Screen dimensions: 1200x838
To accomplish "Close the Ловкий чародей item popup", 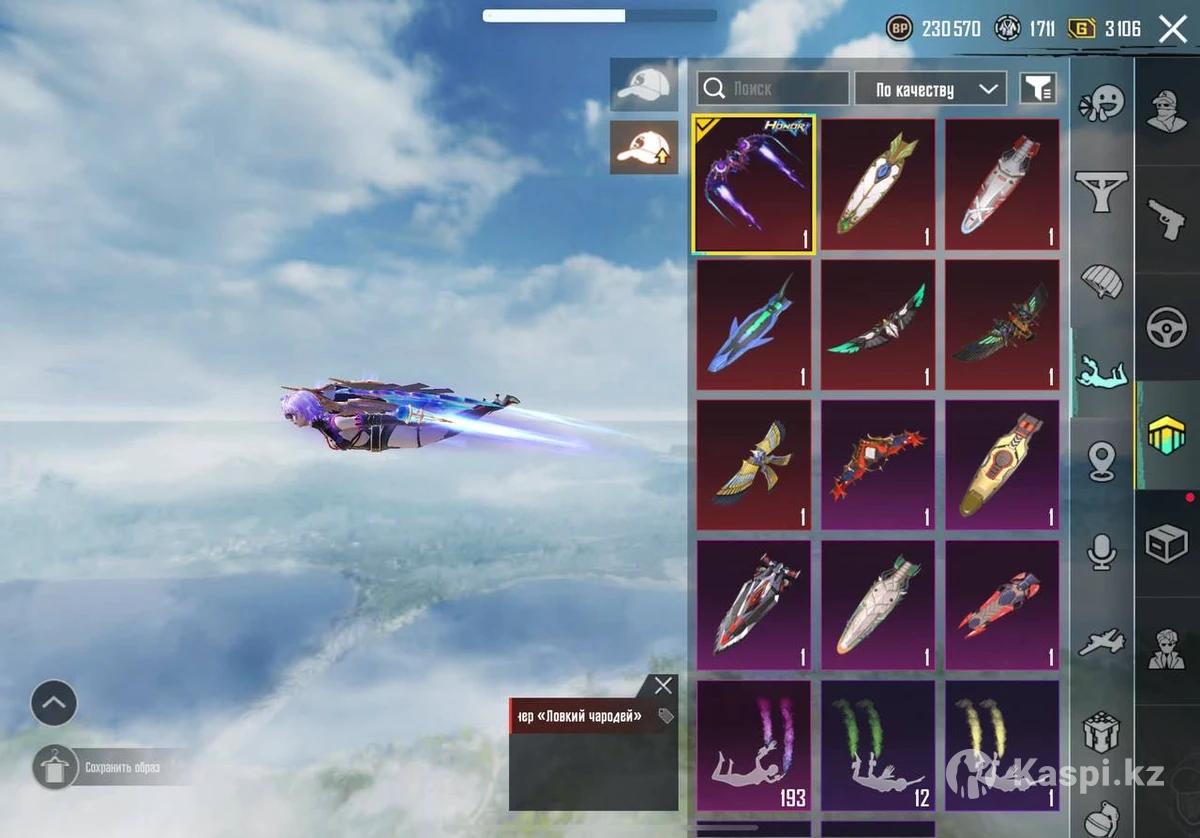I will [663, 686].
